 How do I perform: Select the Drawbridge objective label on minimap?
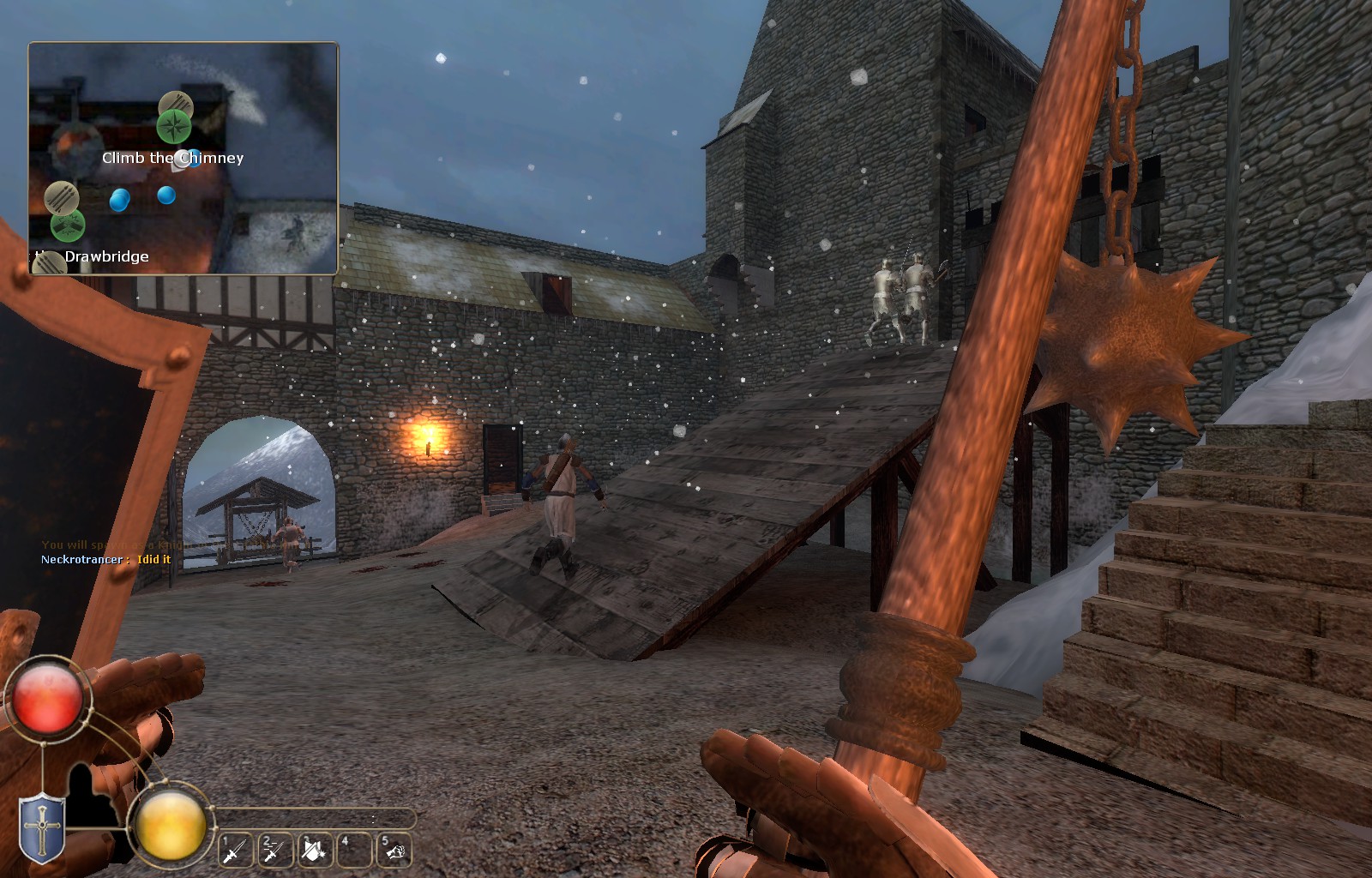[x=106, y=256]
